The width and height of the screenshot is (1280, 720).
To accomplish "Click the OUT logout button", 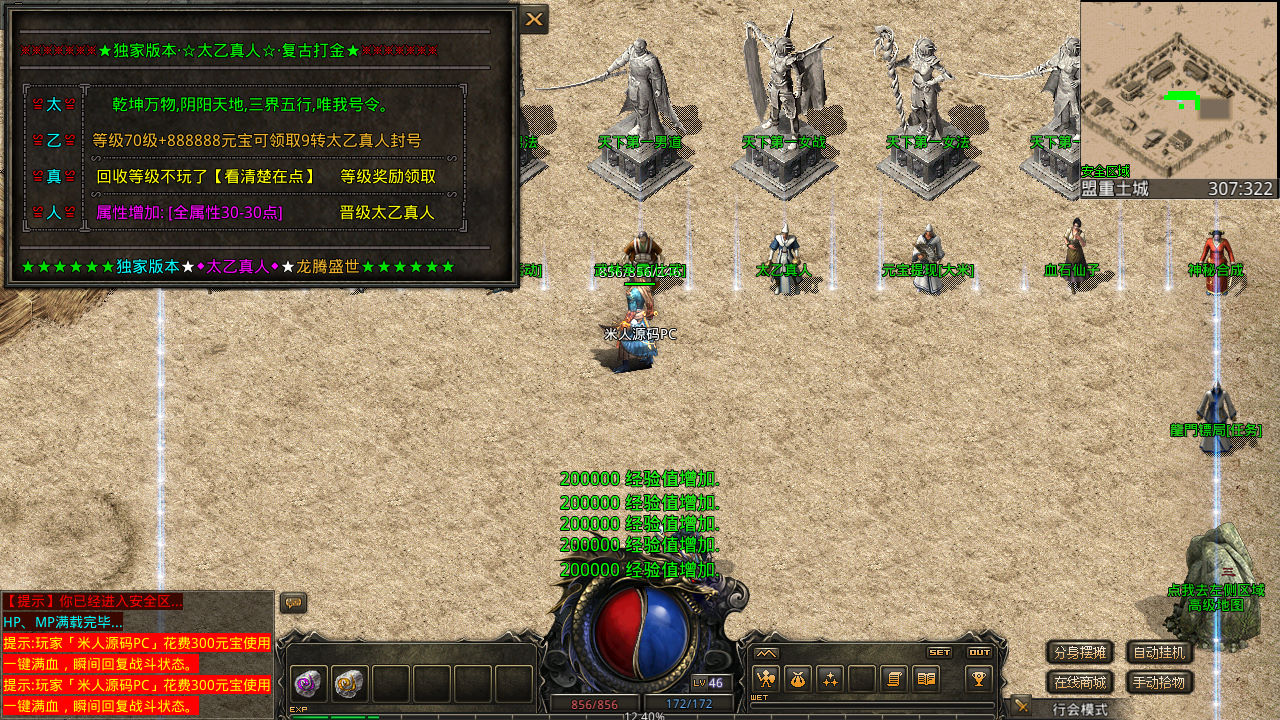I will [x=979, y=652].
